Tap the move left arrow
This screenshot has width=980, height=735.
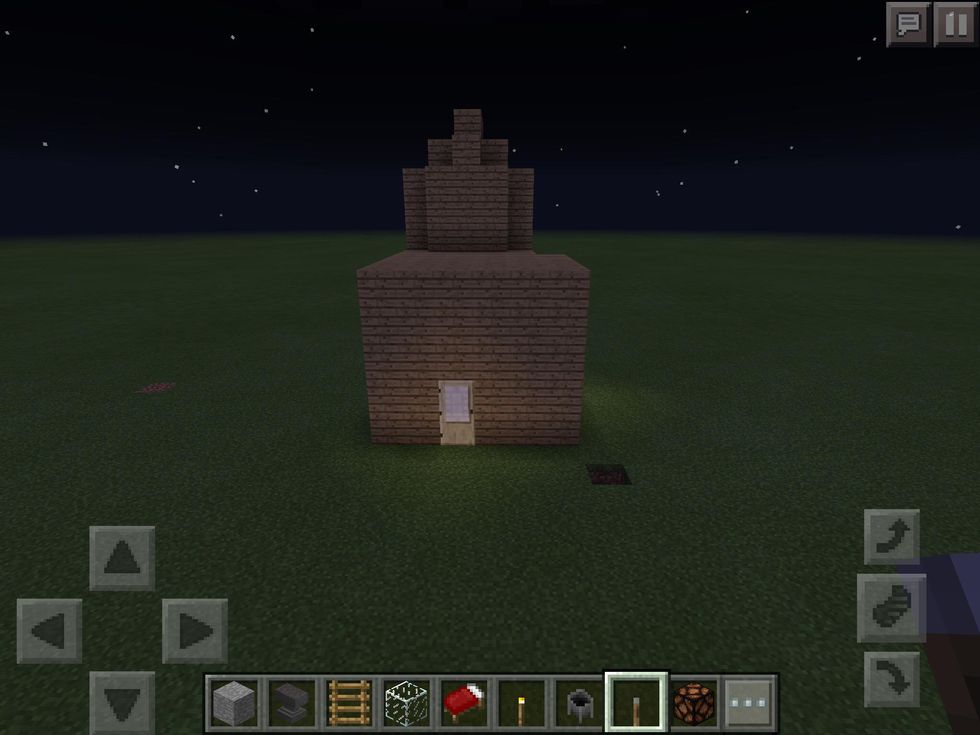coord(49,631)
